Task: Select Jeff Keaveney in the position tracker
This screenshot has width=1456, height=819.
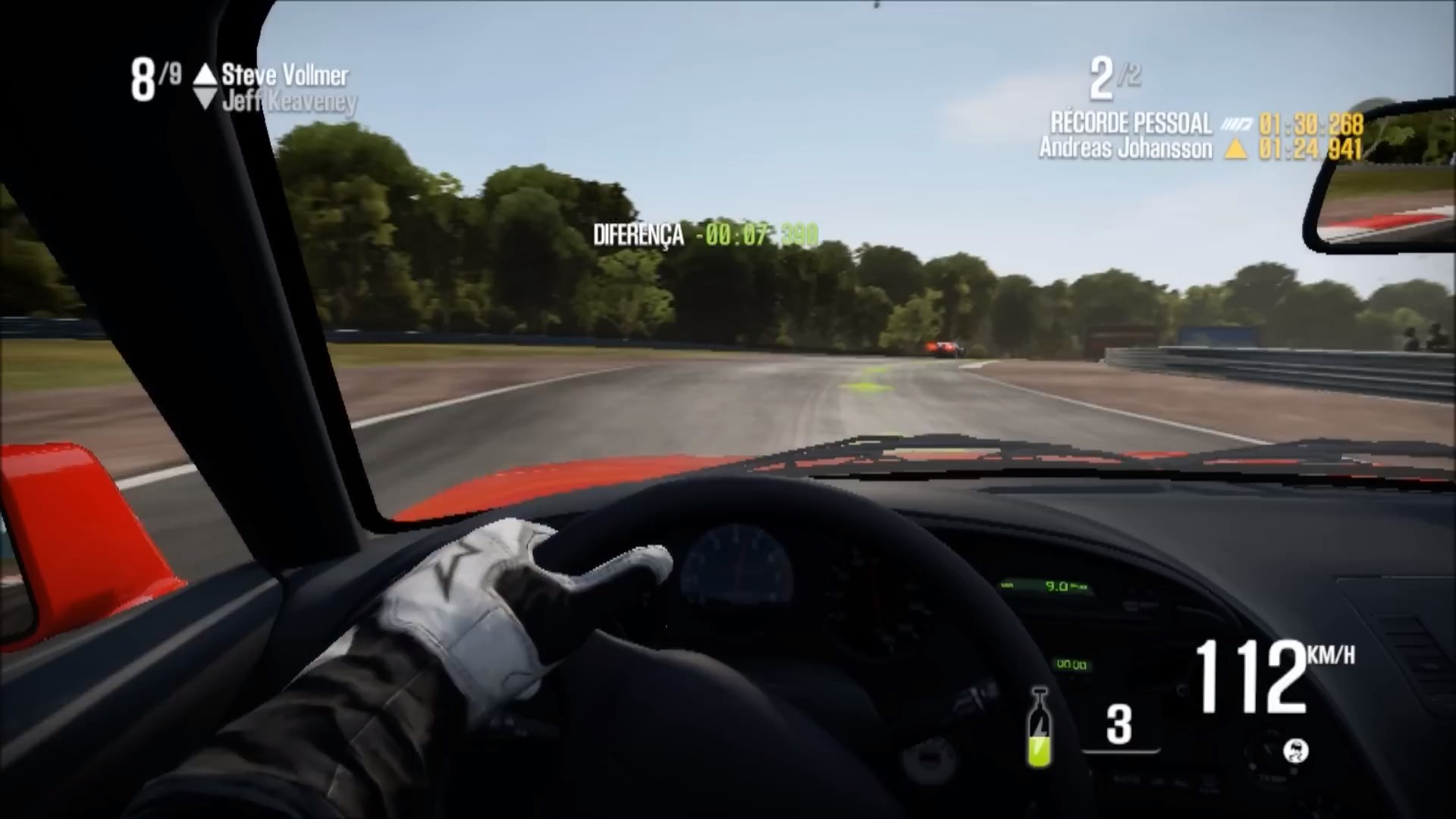Action: click(x=288, y=102)
